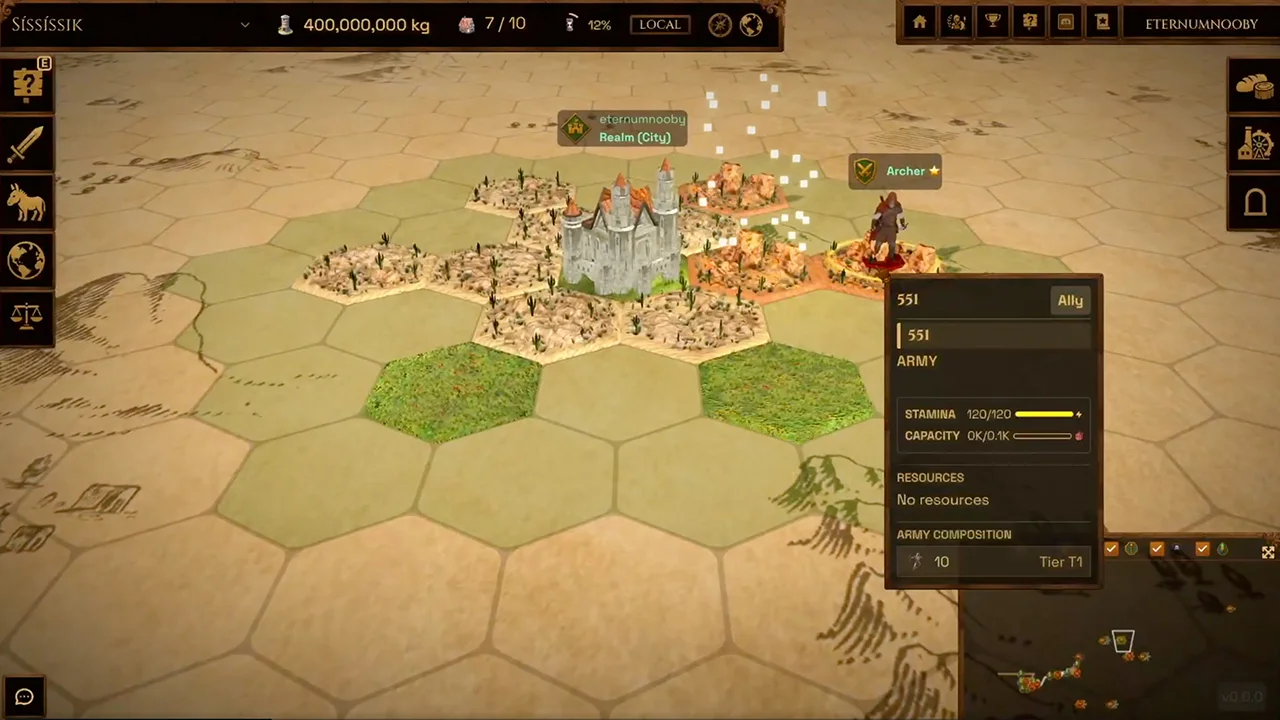Expand the minimap with the arrows icon
The image size is (1280, 720).
[1268, 552]
